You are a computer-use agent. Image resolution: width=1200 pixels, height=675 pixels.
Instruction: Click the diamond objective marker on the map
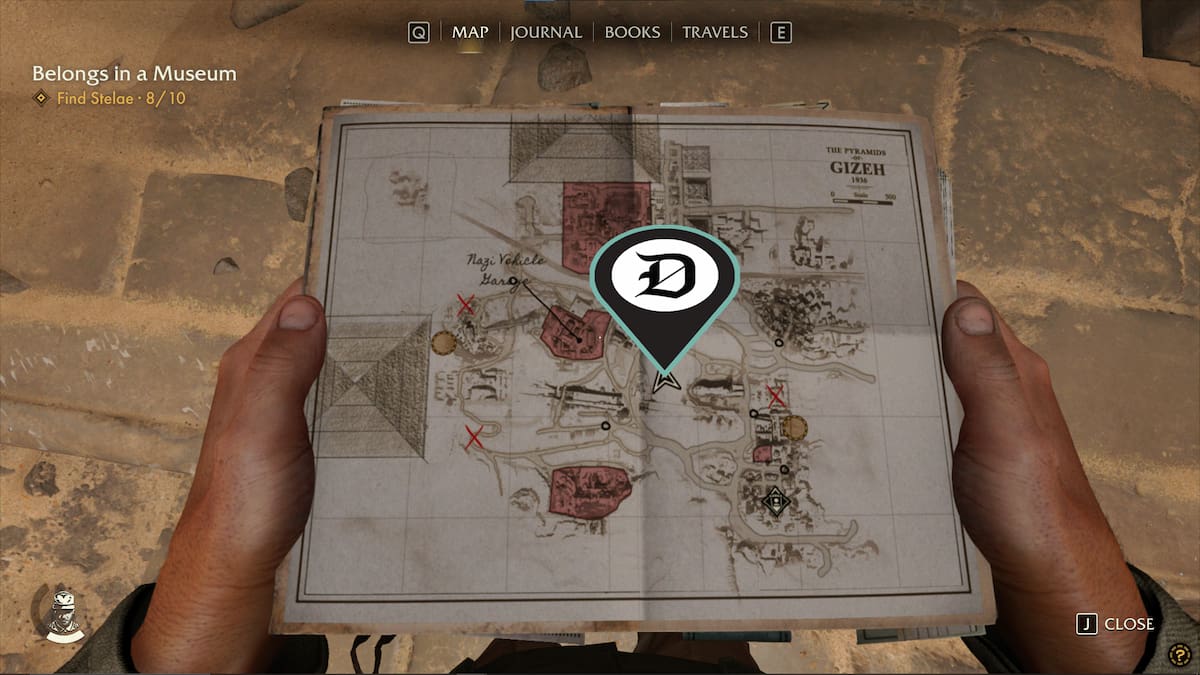point(775,501)
